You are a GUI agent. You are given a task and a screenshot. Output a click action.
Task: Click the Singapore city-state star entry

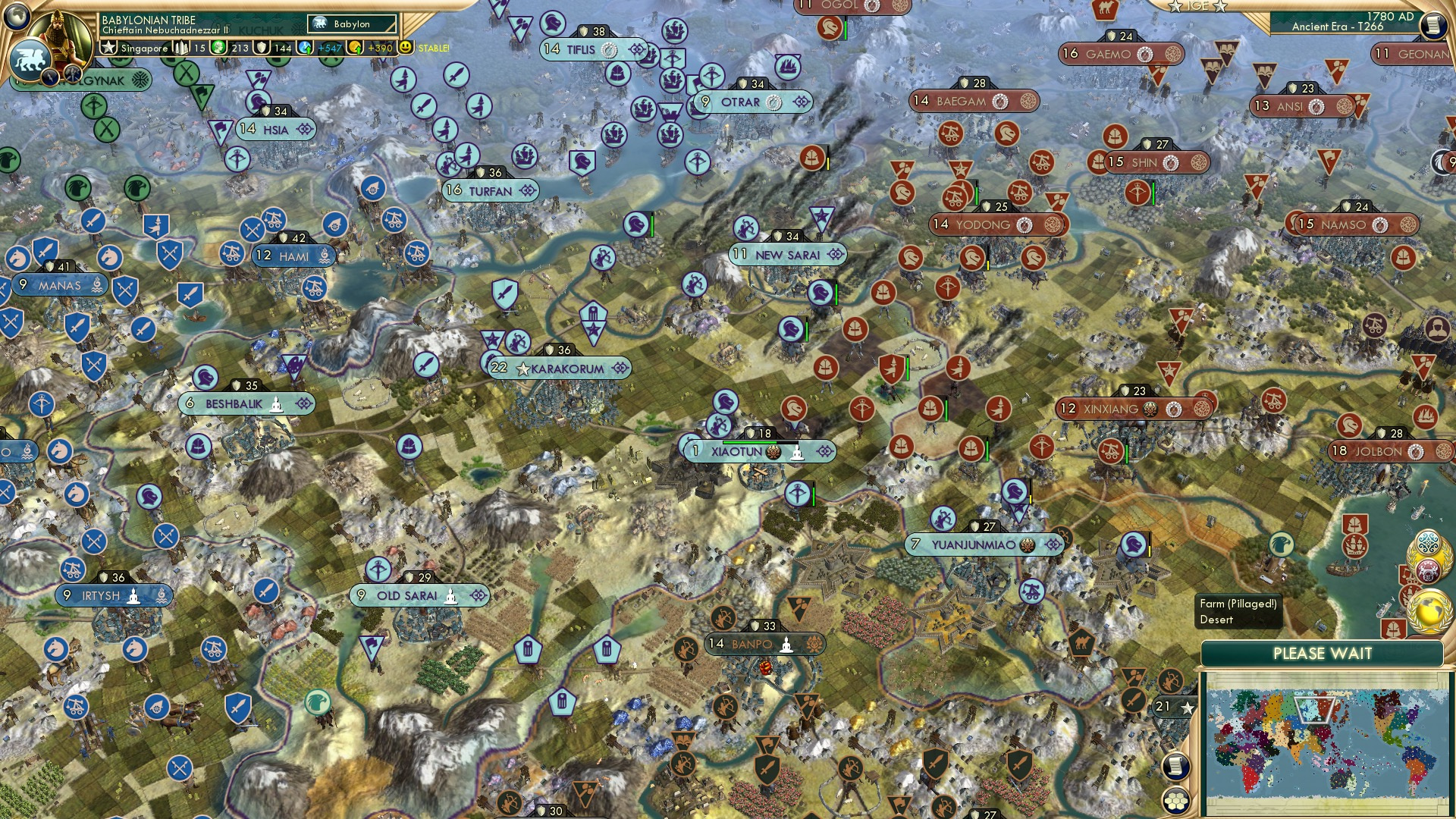click(110, 48)
